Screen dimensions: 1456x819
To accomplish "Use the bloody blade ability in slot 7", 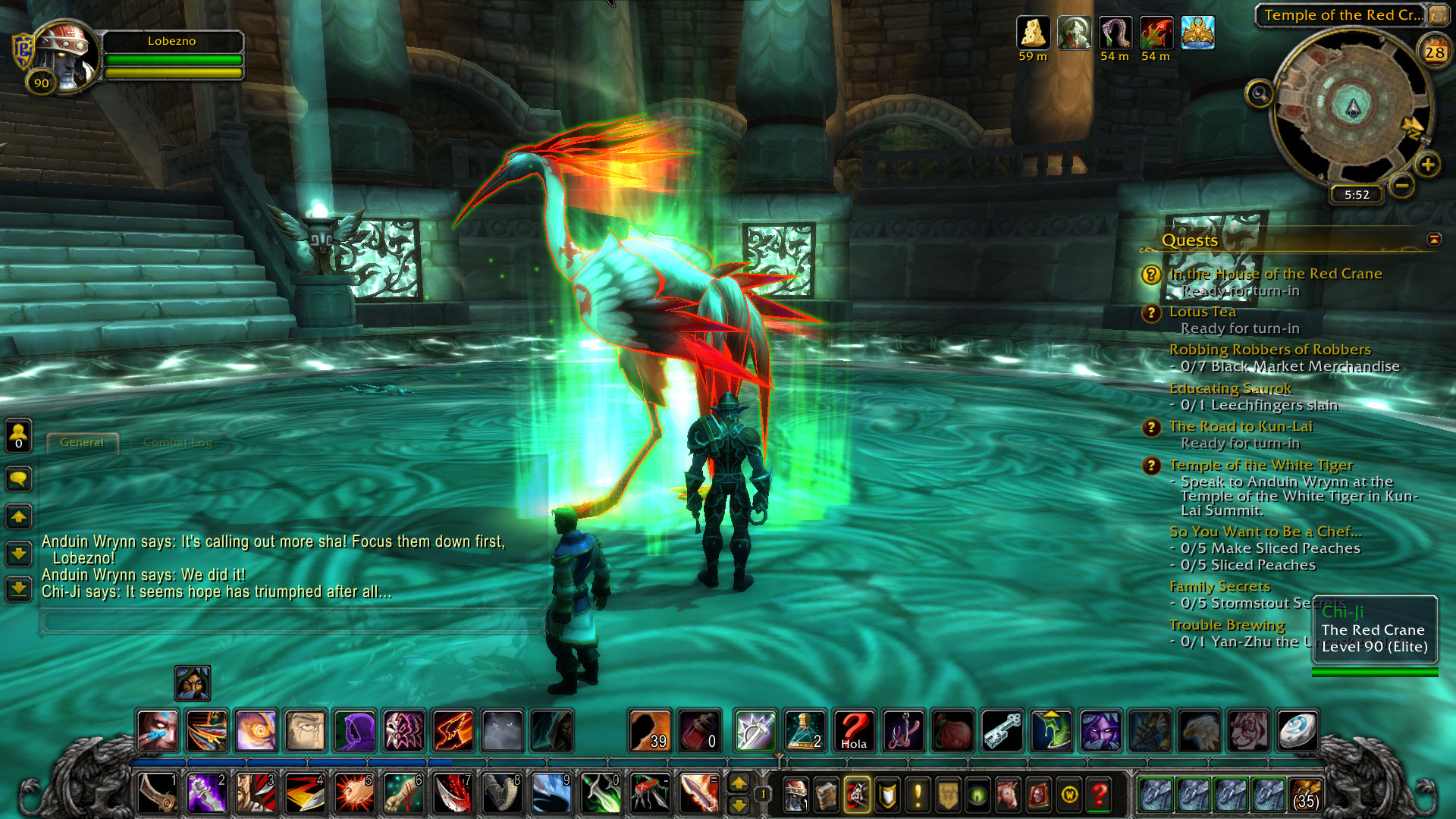I will 453,793.
